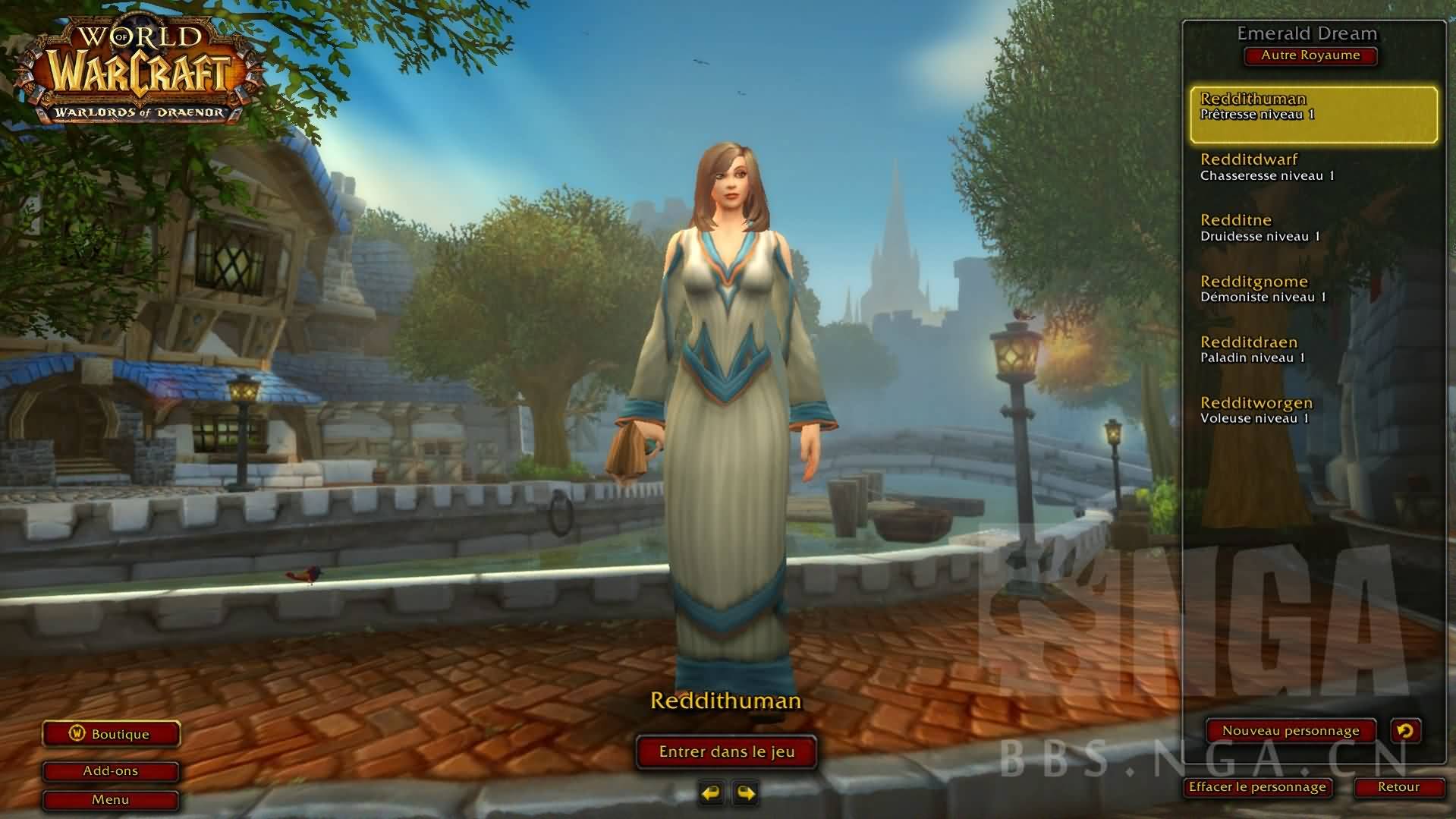Choose the Redditworgen rogue character
Image resolution: width=1456 pixels, height=819 pixels.
tap(1313, 411)
